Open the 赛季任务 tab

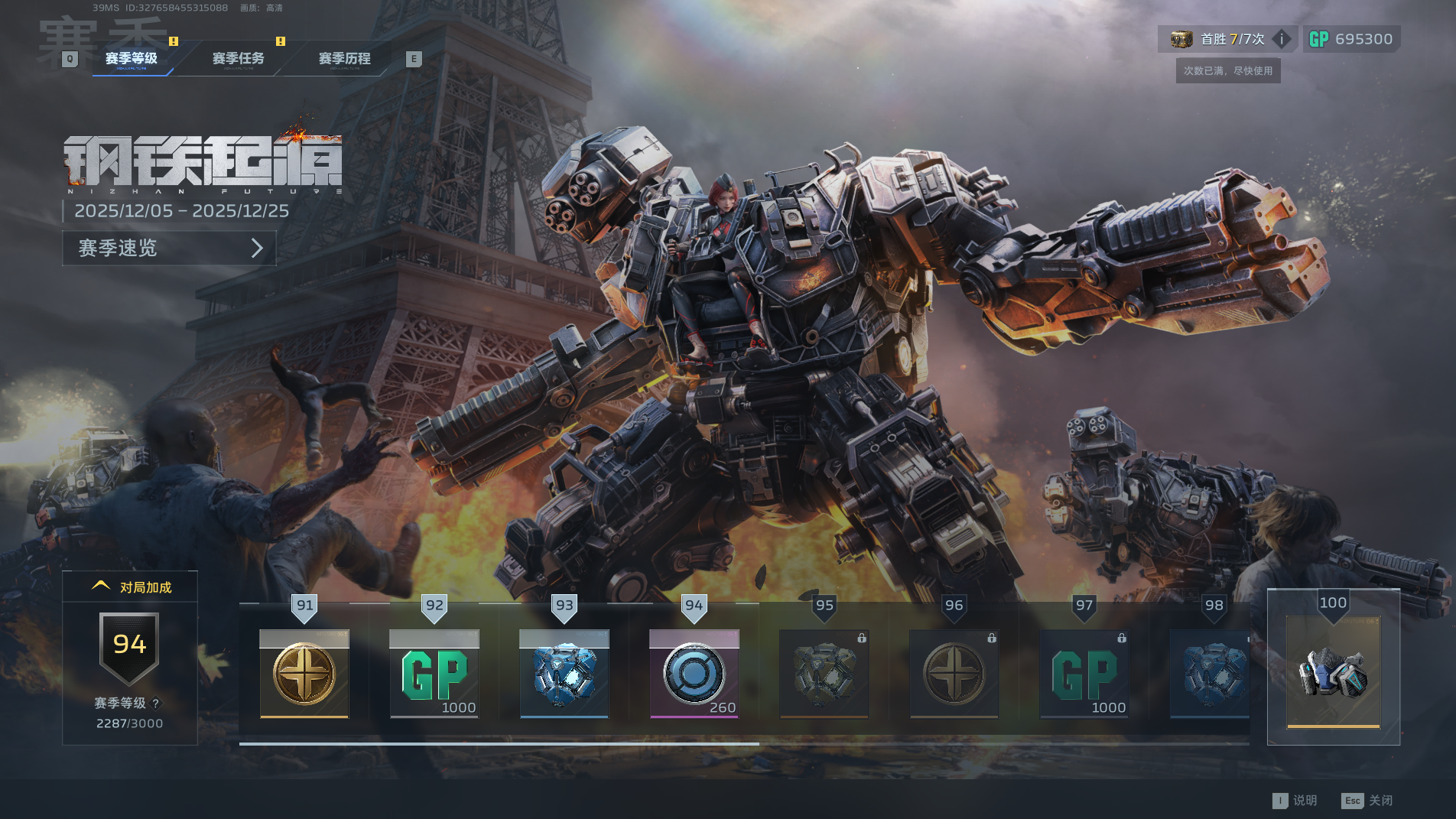(238, 59)
